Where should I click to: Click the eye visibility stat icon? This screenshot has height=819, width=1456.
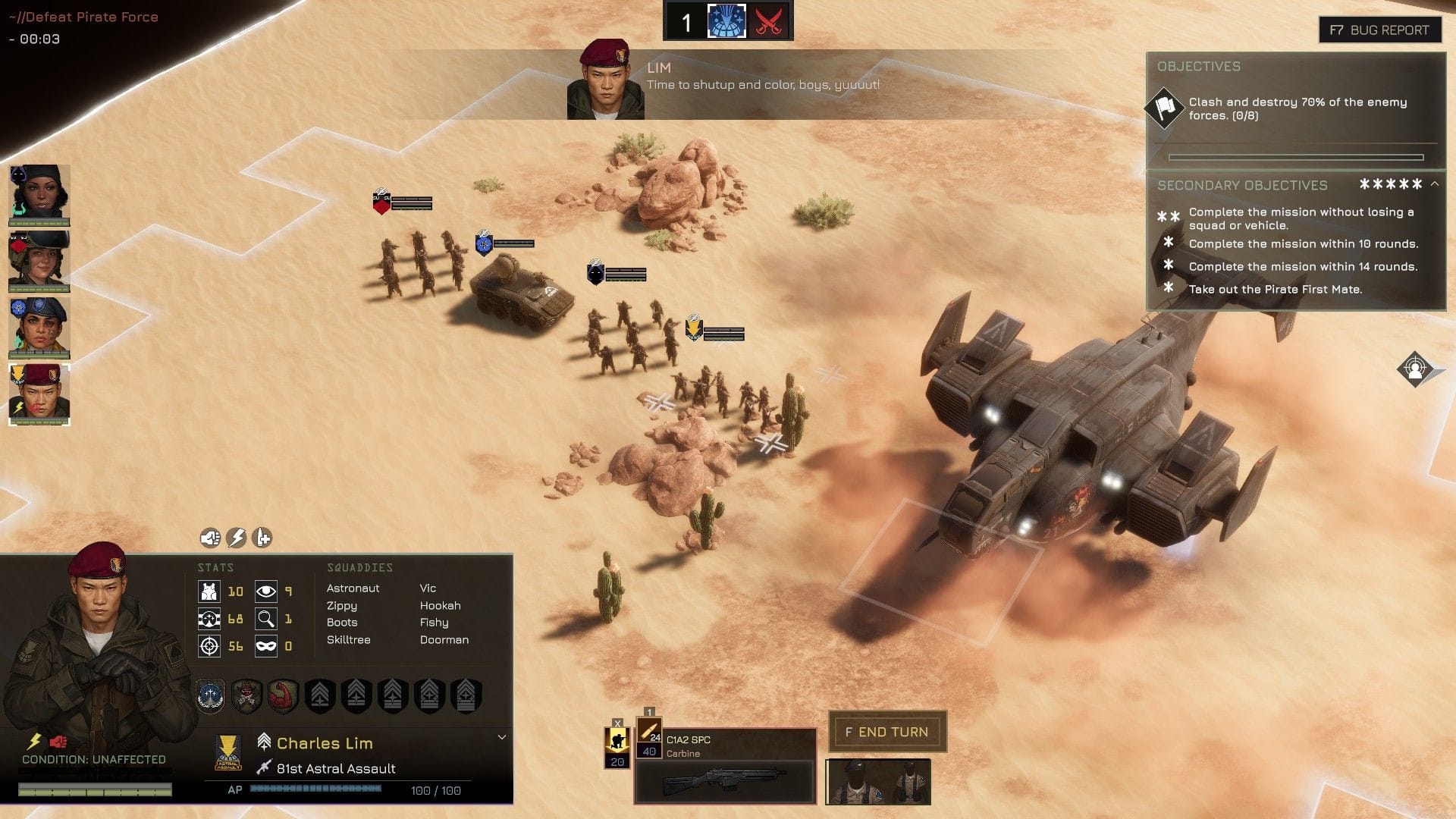pyautogui.click(x=266, y=591)
